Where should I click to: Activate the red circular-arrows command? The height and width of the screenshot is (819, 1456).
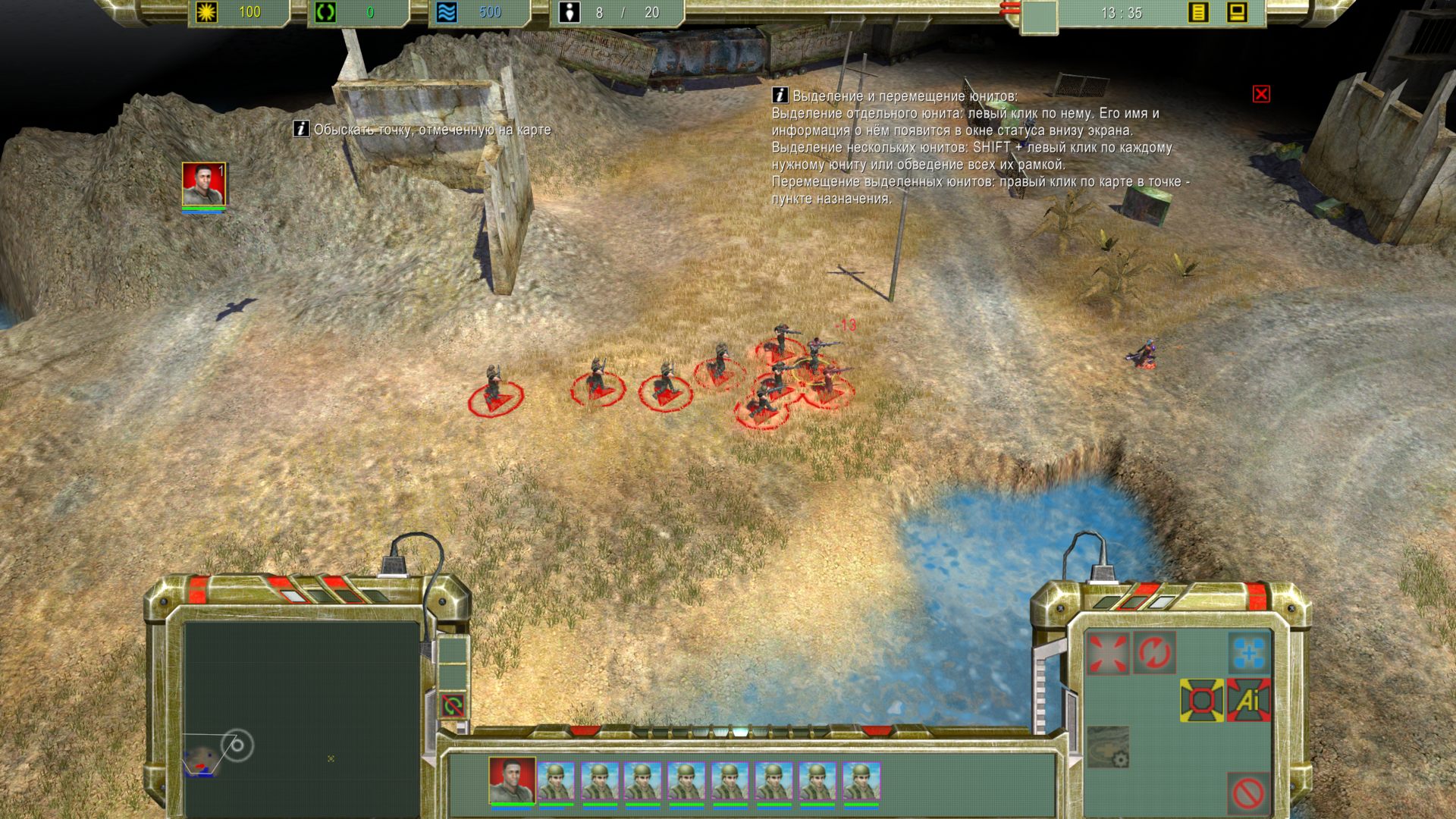tap(1154, 653)
